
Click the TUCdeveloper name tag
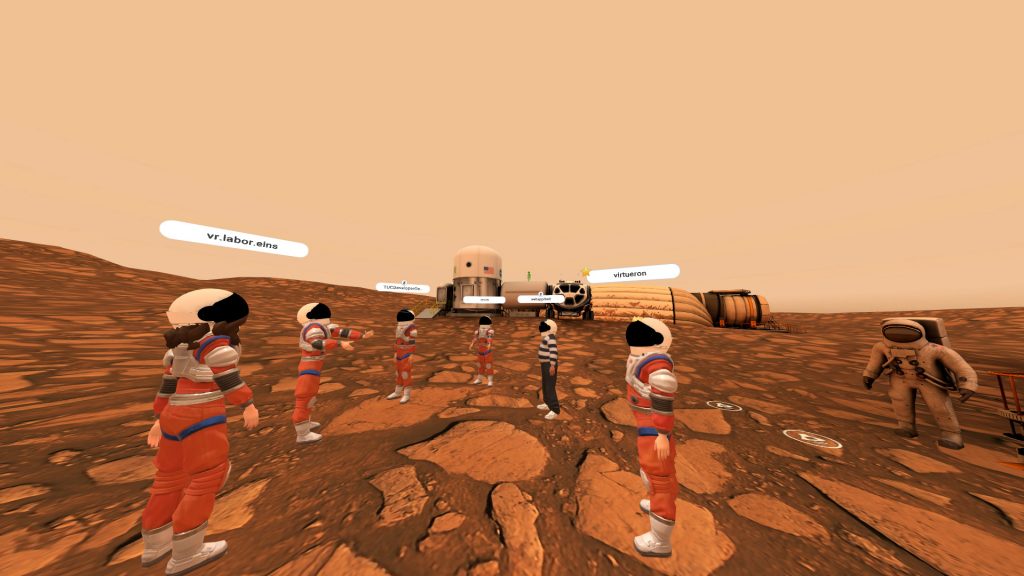[x=402, y=288]
